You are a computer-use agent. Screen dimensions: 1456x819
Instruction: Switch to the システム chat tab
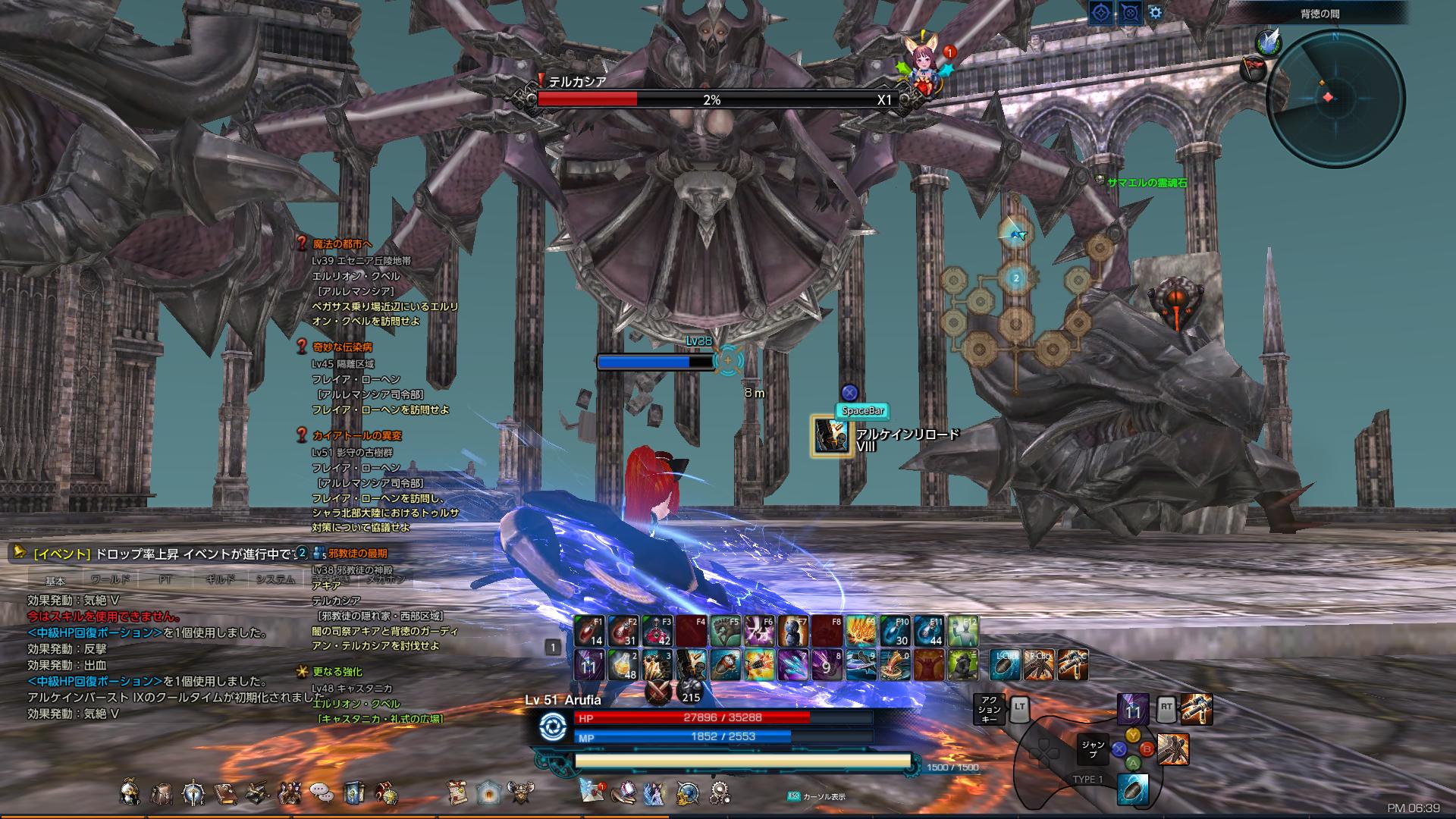273,581
